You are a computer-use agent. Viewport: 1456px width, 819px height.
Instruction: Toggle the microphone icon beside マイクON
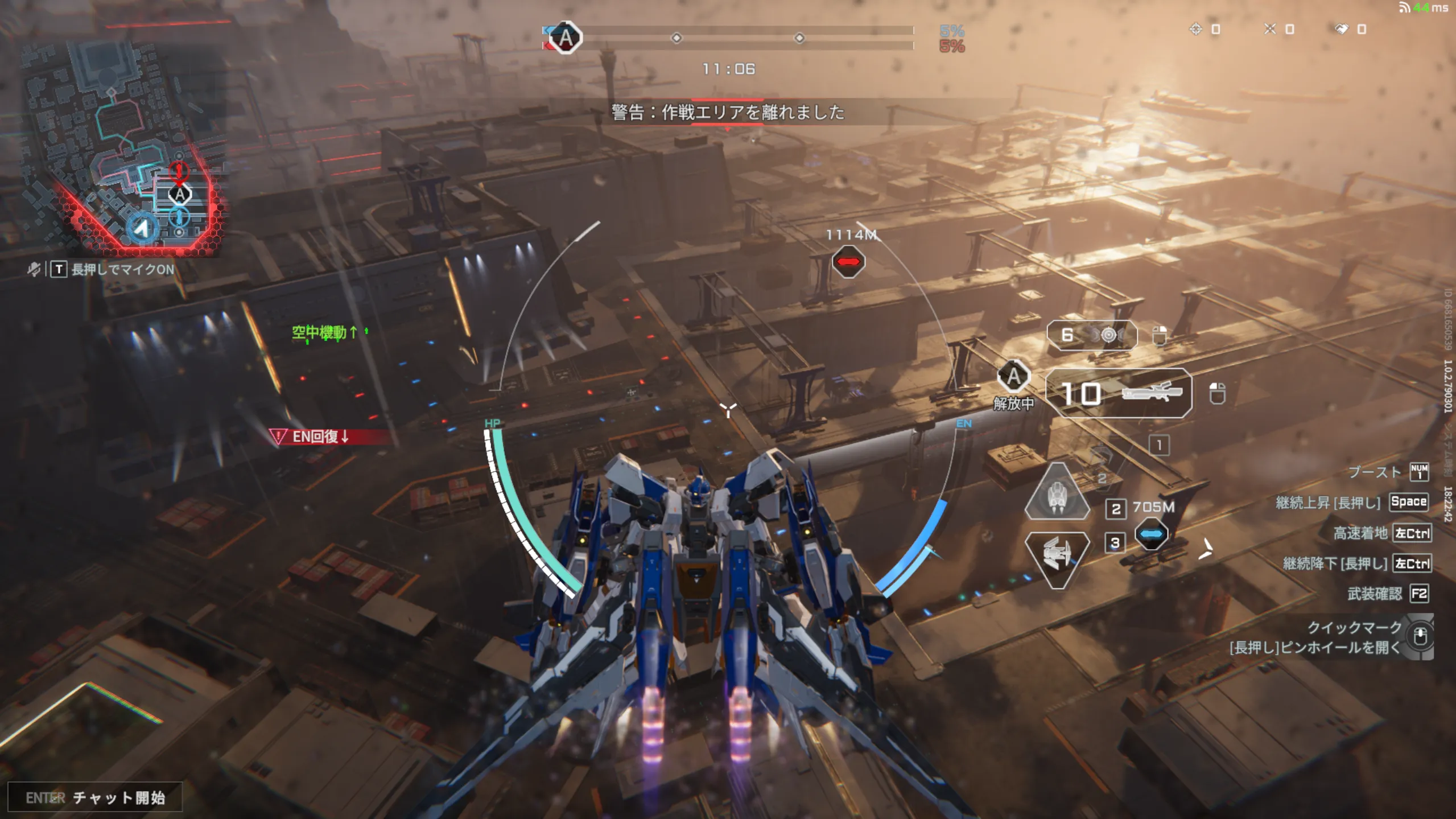34,269
